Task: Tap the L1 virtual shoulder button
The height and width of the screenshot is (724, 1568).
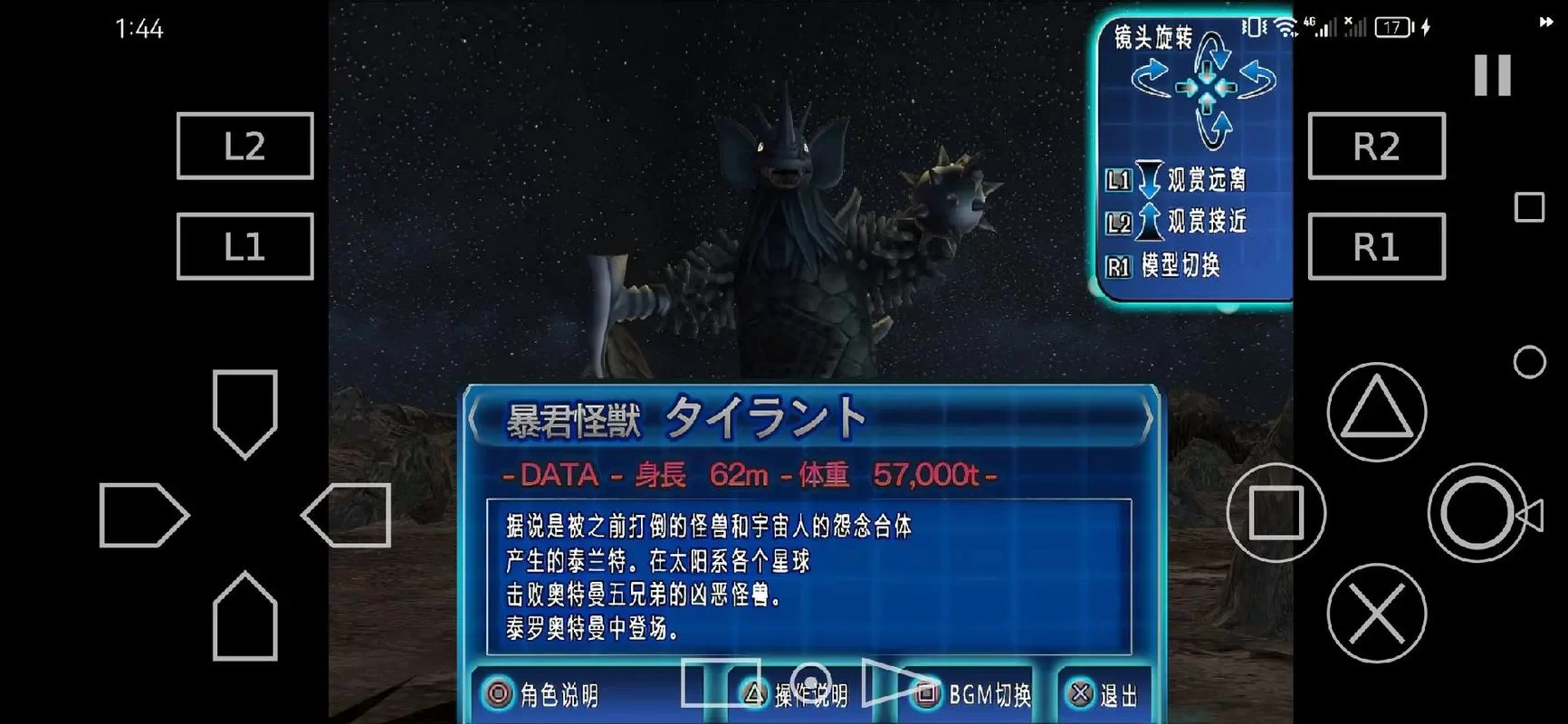Action: click(x=244, y=246)
